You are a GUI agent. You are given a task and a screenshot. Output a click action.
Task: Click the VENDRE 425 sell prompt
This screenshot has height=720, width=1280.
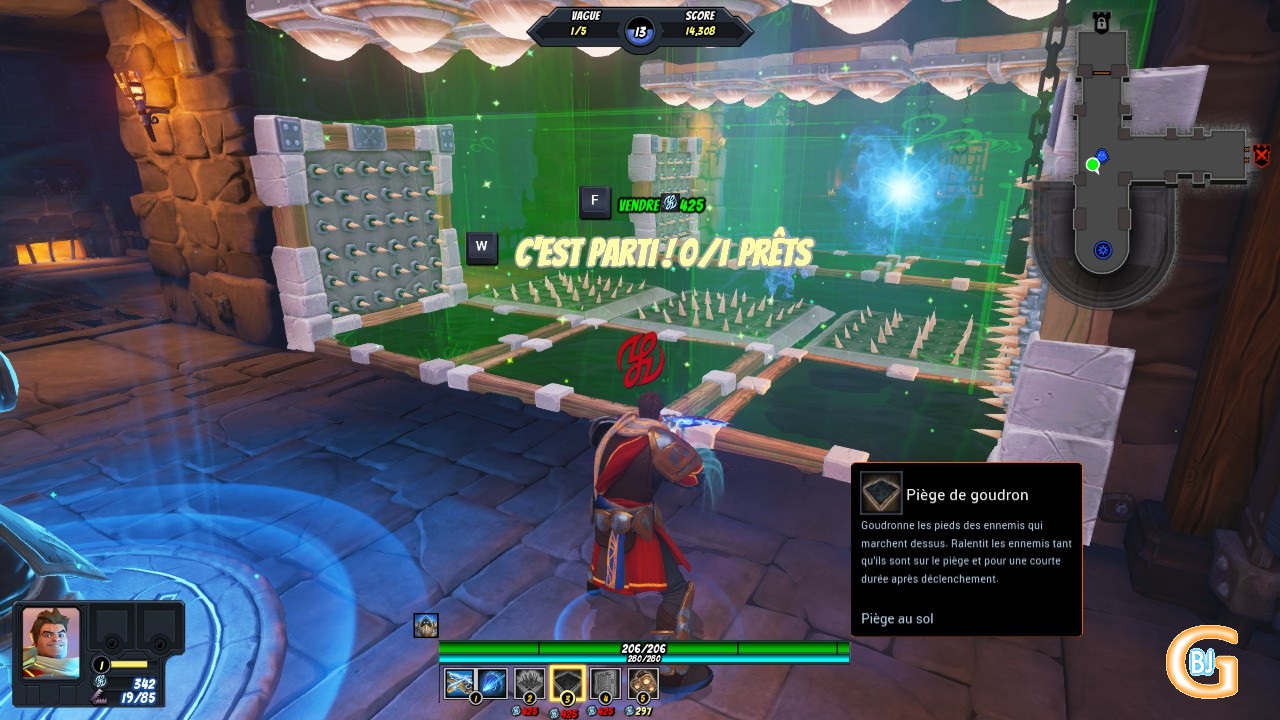660,203
